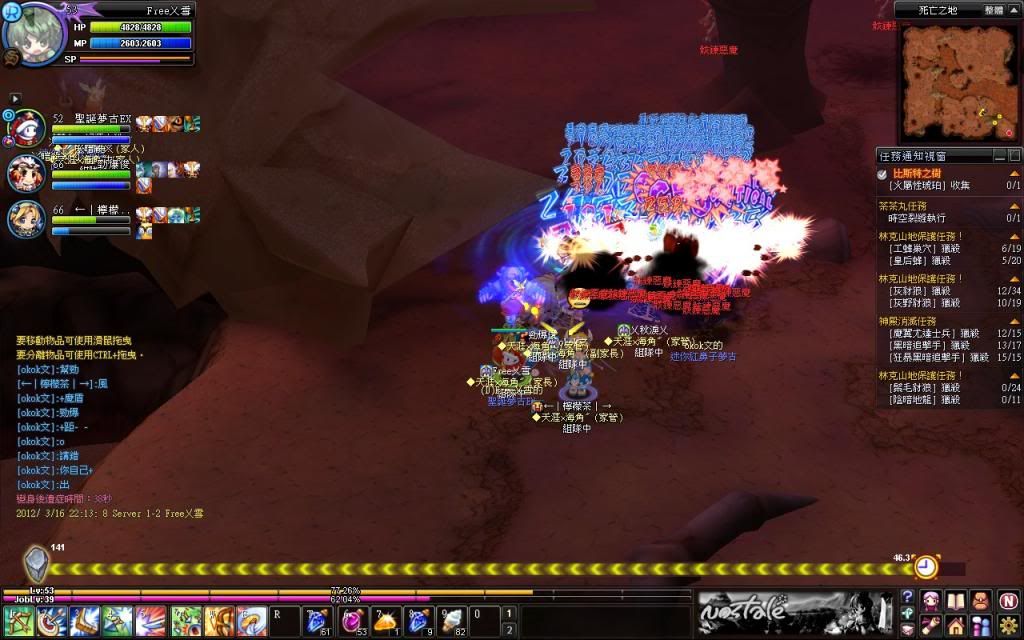Open the house miniland icon

coord(957,624)
